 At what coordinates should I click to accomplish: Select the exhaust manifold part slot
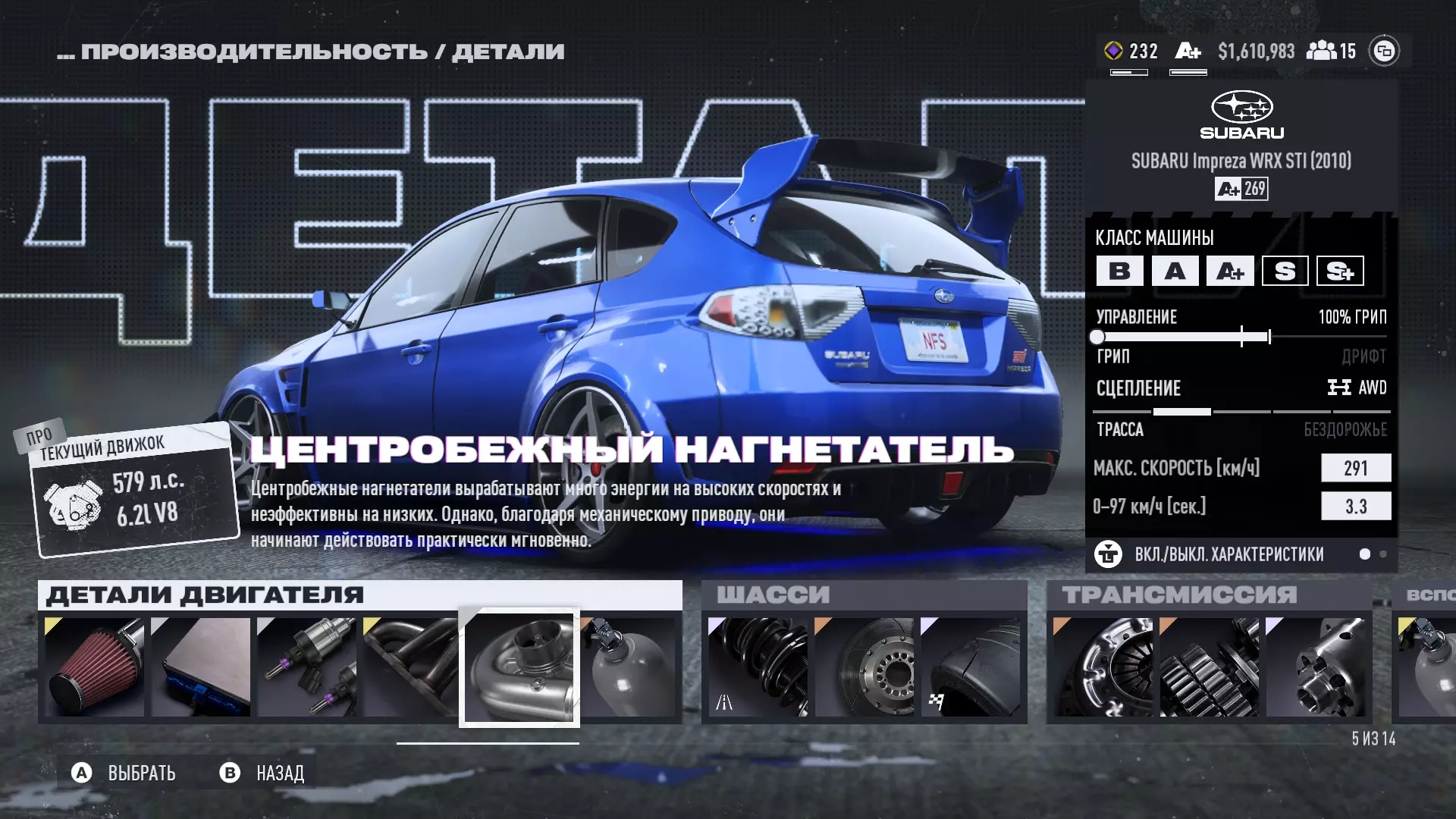click(x=410, y=667)
